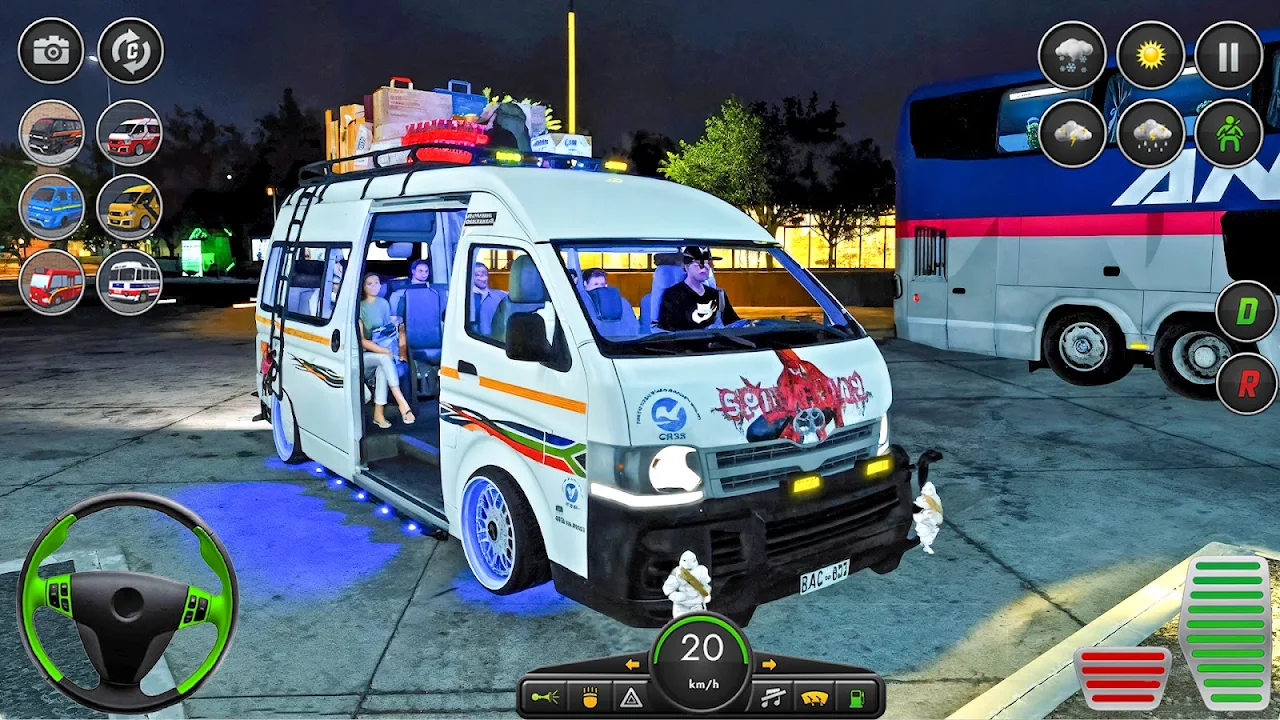1280x720 pixels.
Task: Select the black van with orange stripes
Action: pos(51,133)
